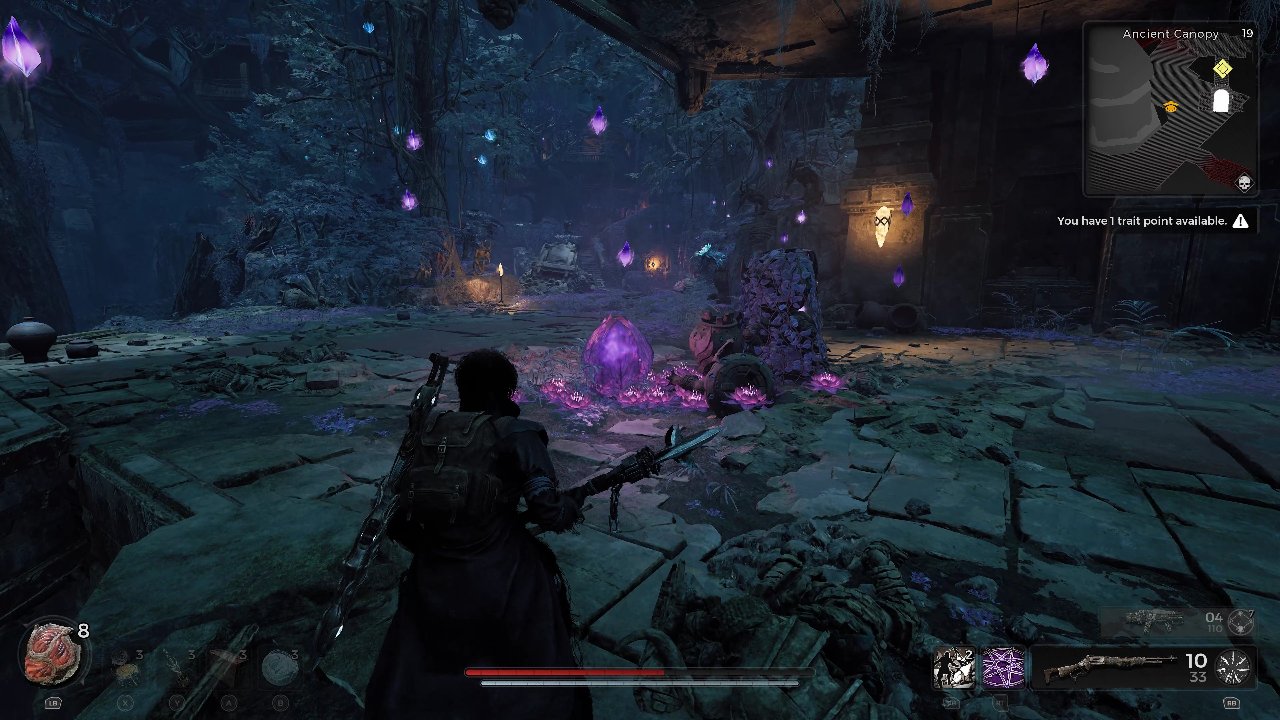
Task: Expand the RB weapon button prompt
Action: point(1230,704)
